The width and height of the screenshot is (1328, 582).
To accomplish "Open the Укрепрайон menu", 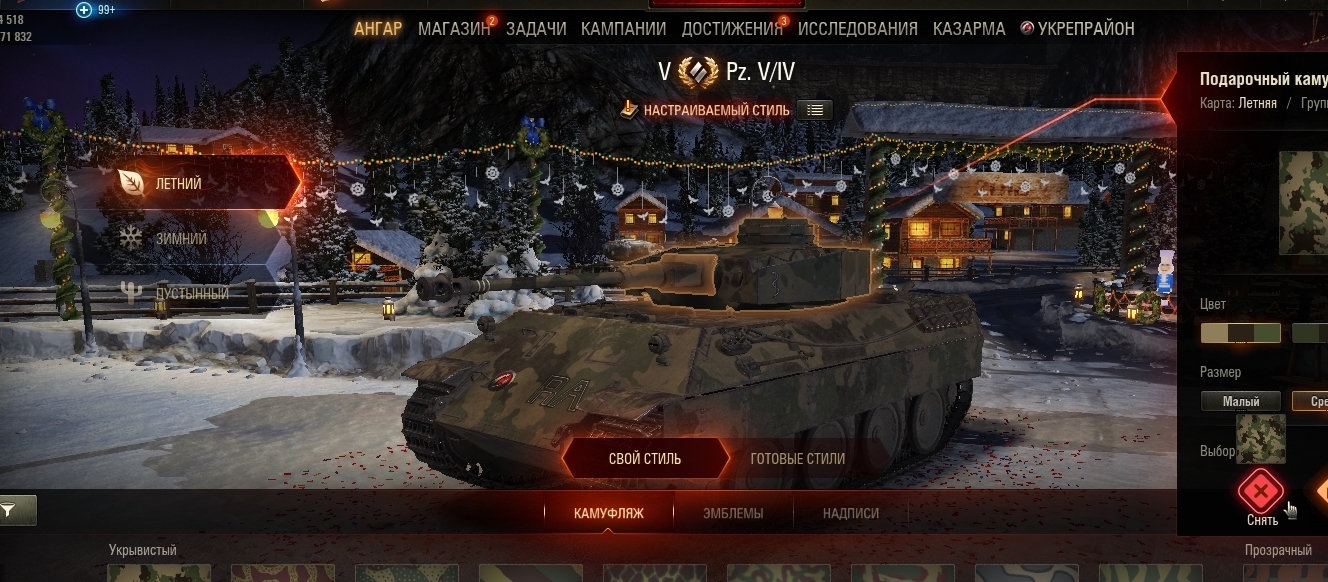I will tap(1078, 28).
